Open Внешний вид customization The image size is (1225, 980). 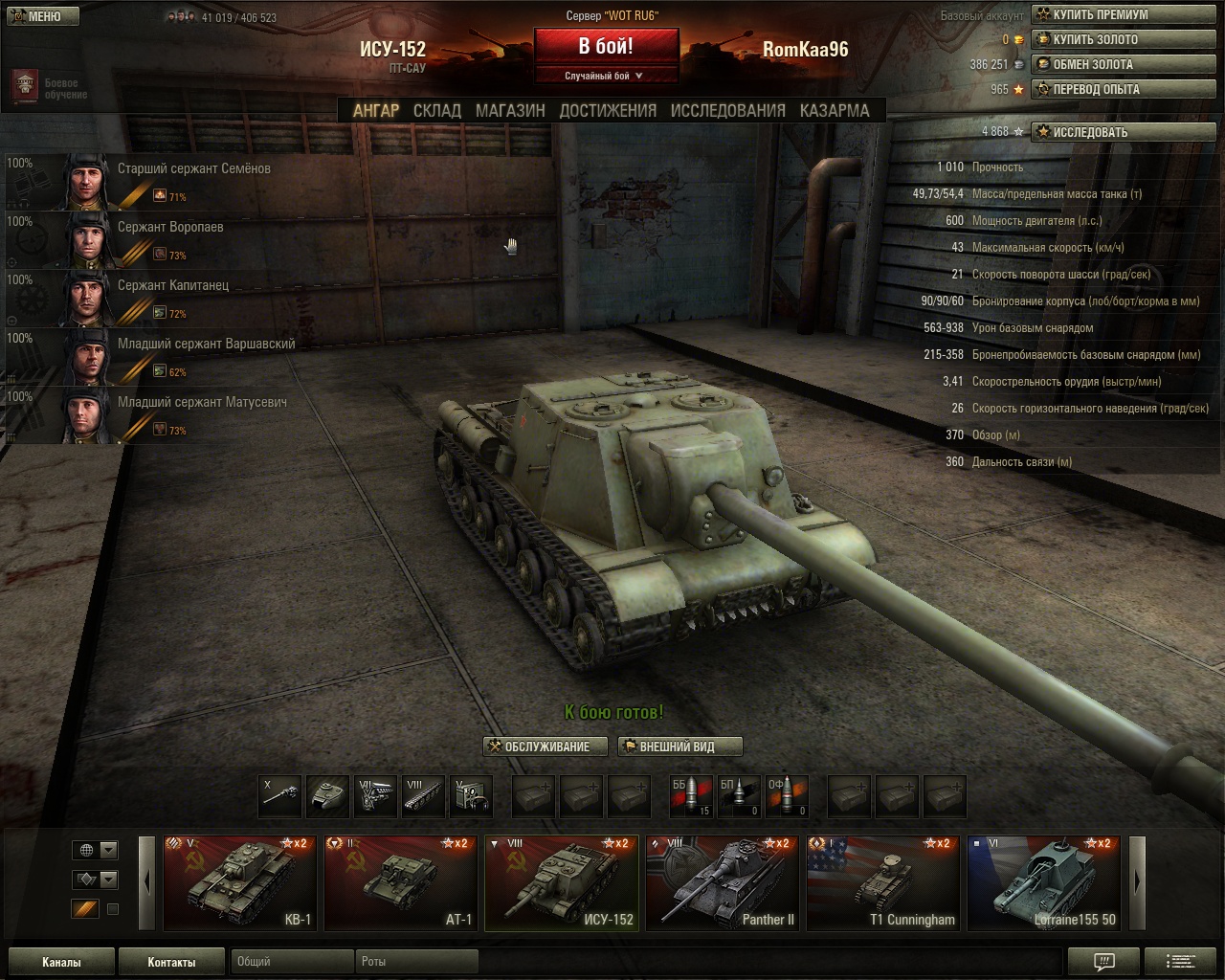tap(679, 746)
